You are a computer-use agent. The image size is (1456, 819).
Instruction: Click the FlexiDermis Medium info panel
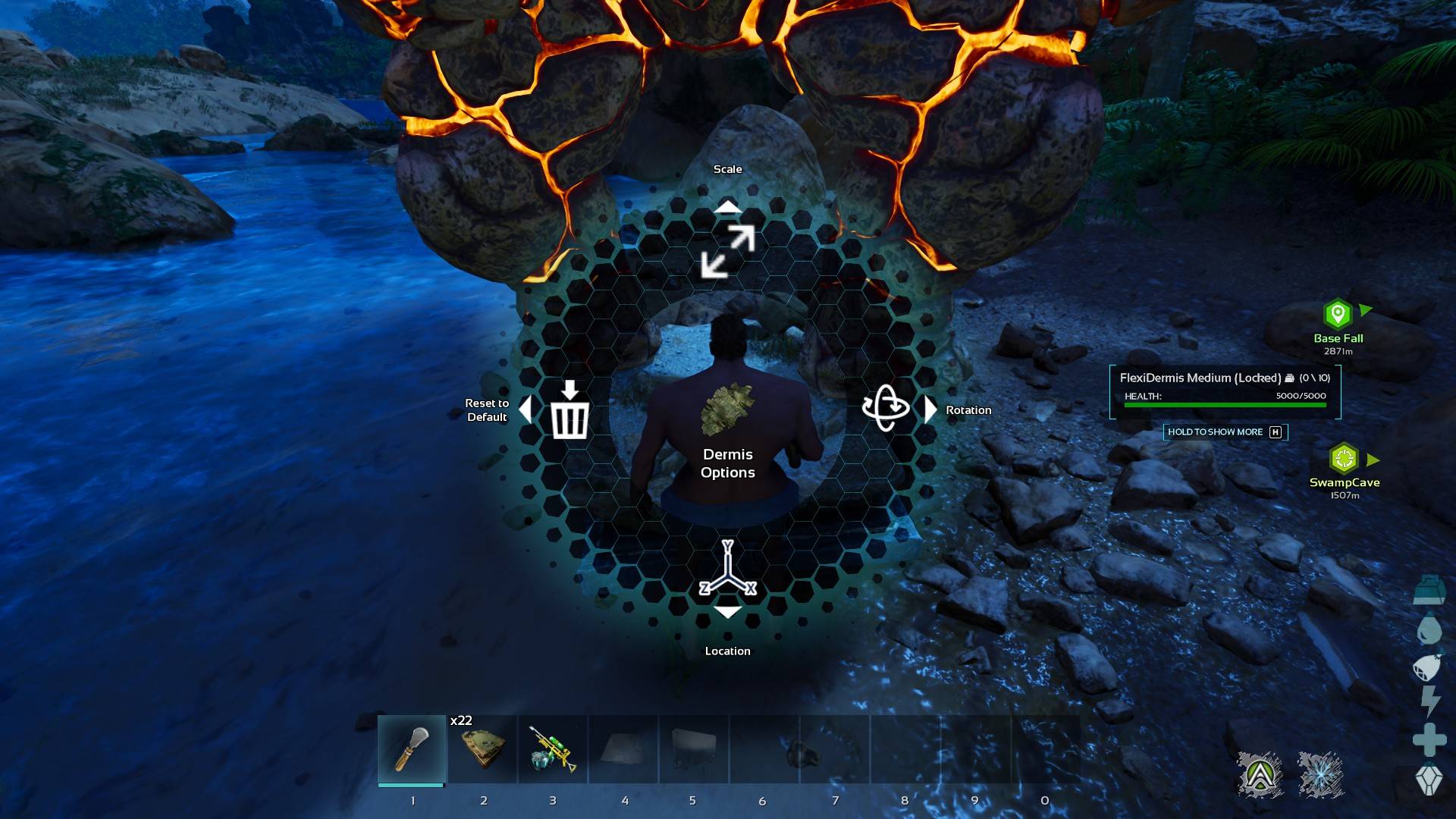pyautogui.click(x=1225, y=391)
